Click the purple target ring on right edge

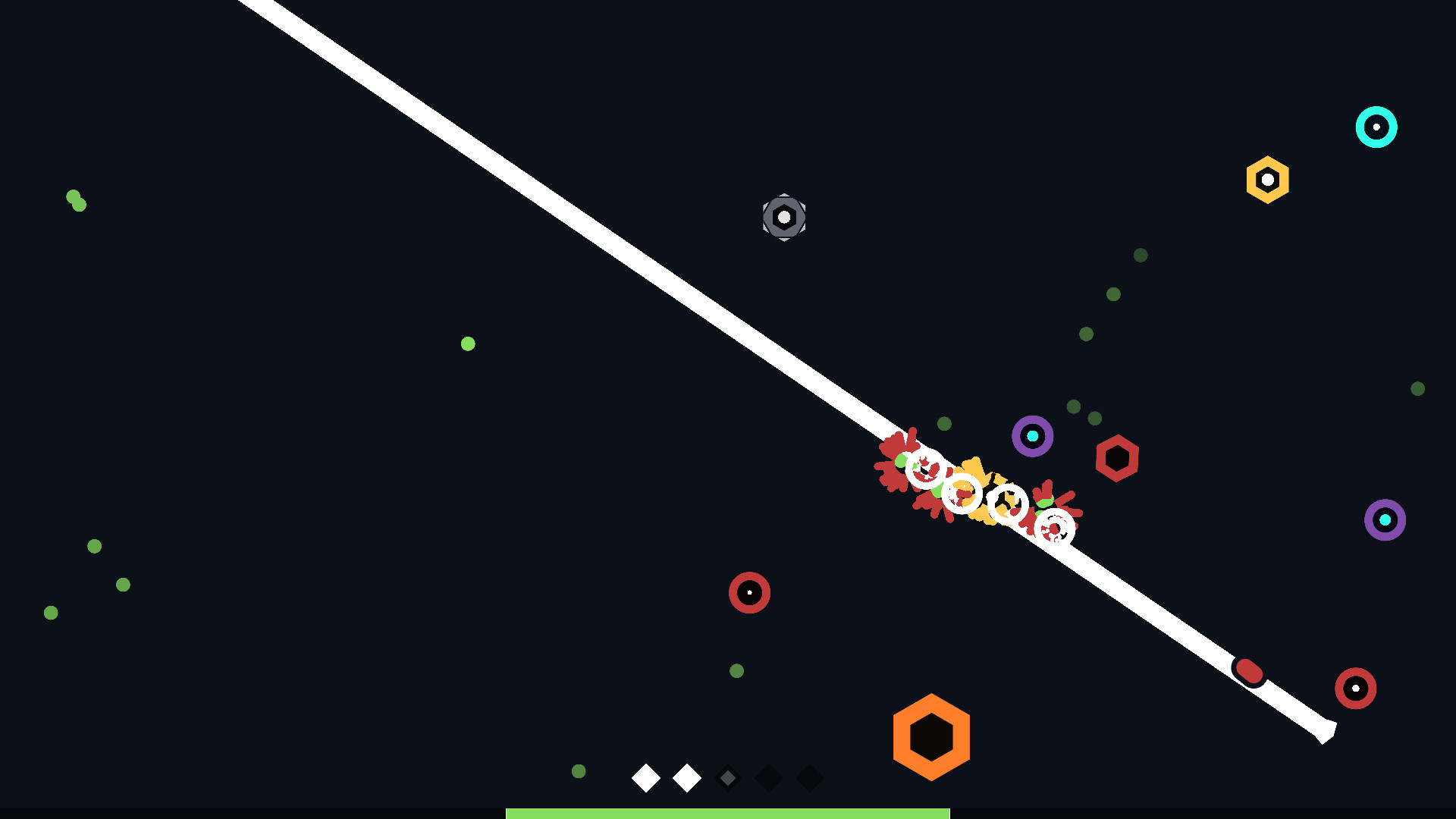point(1385,520)
